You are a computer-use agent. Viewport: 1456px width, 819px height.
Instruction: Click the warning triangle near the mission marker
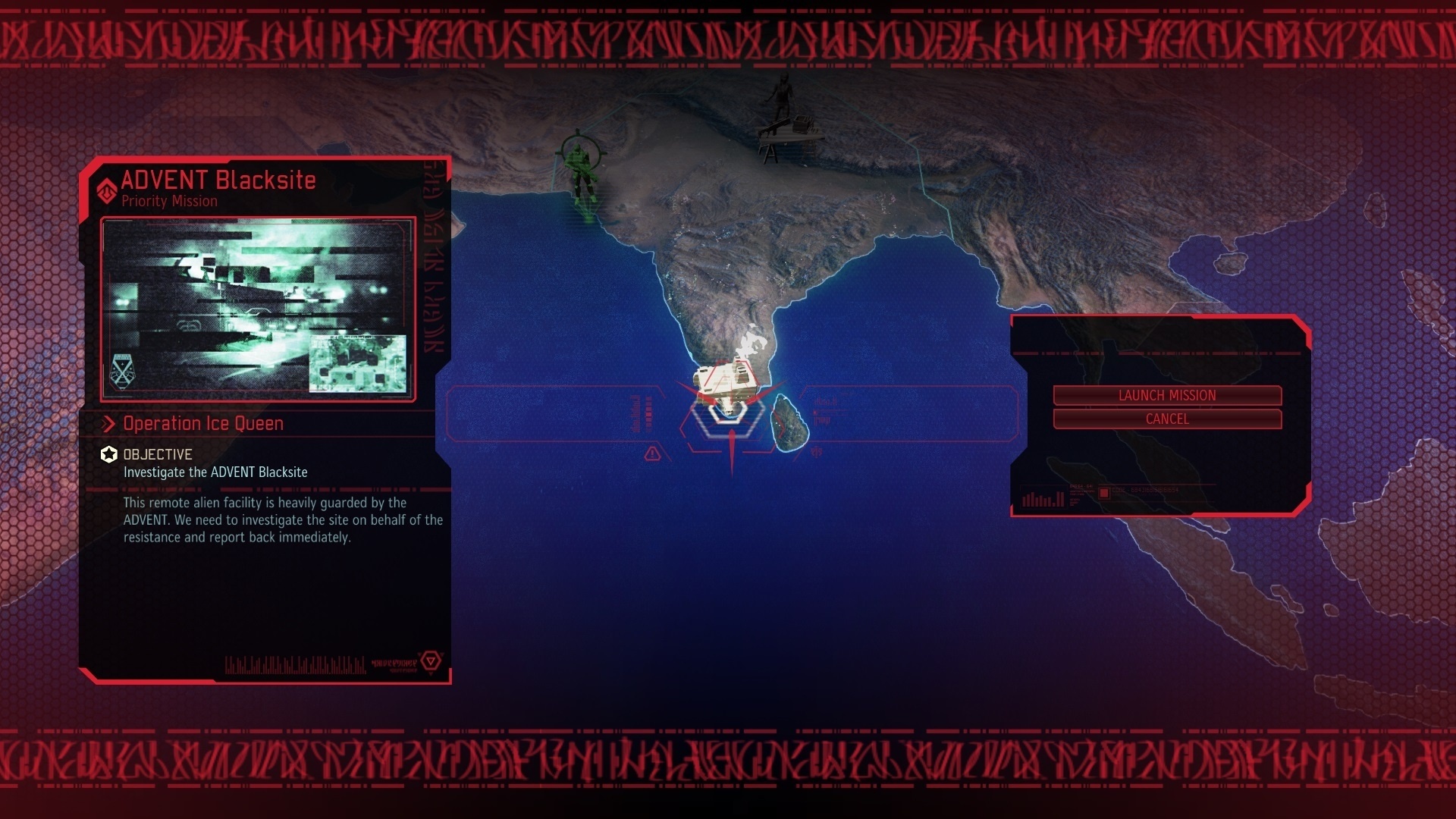[651, 453]
